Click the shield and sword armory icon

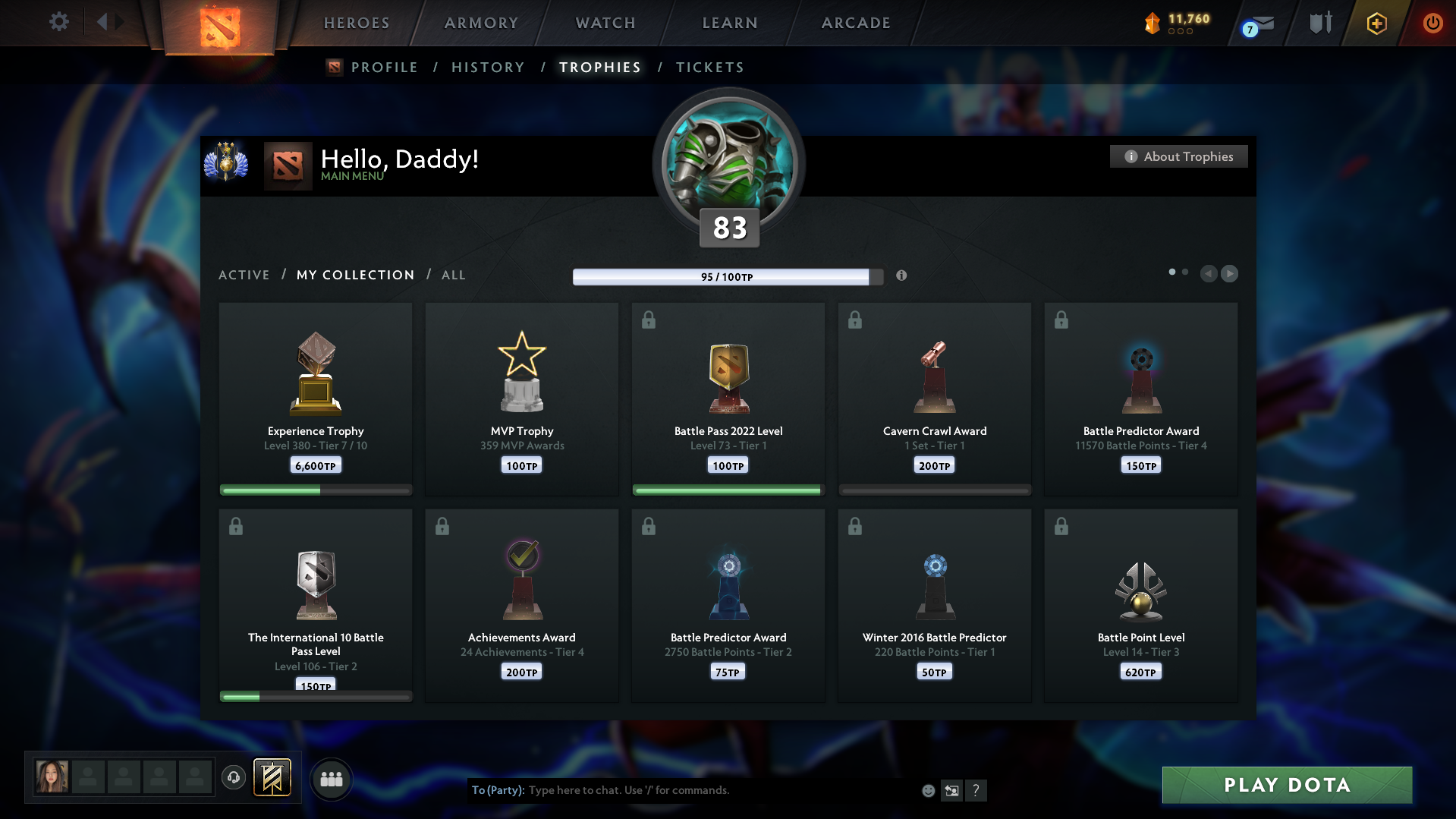(x=1319, y=22)
